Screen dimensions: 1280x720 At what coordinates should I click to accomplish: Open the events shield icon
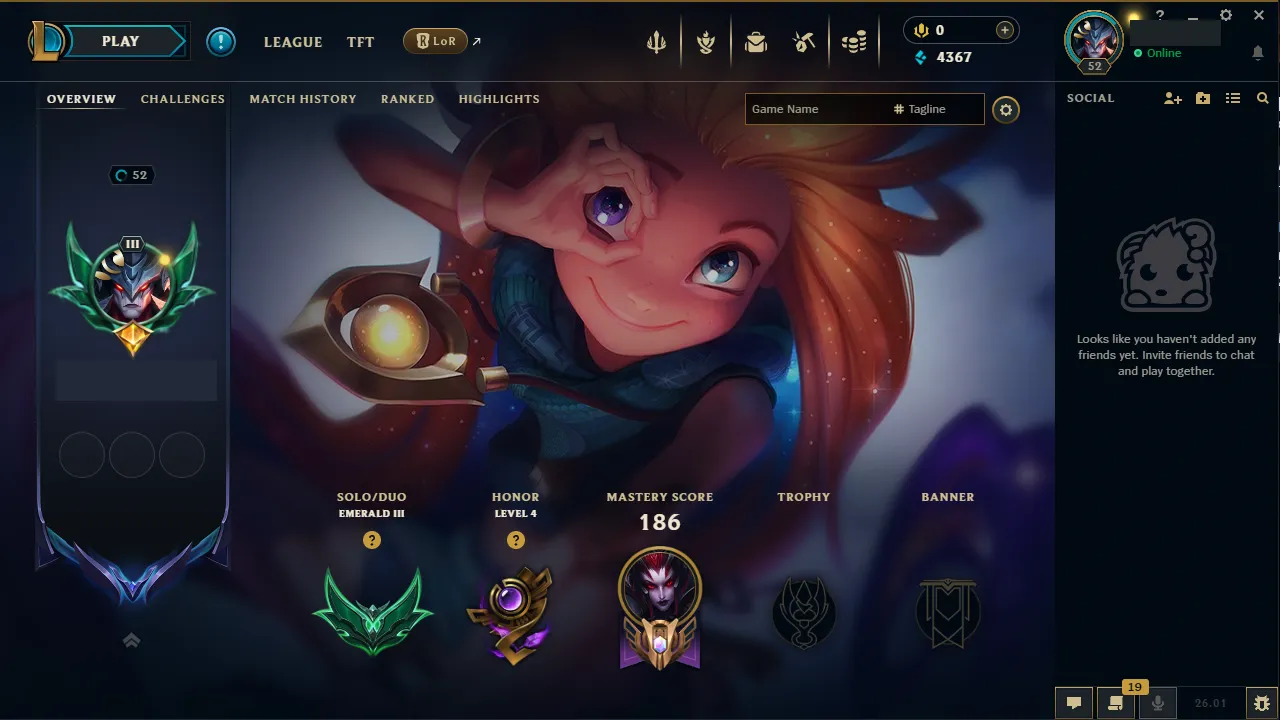706,41
